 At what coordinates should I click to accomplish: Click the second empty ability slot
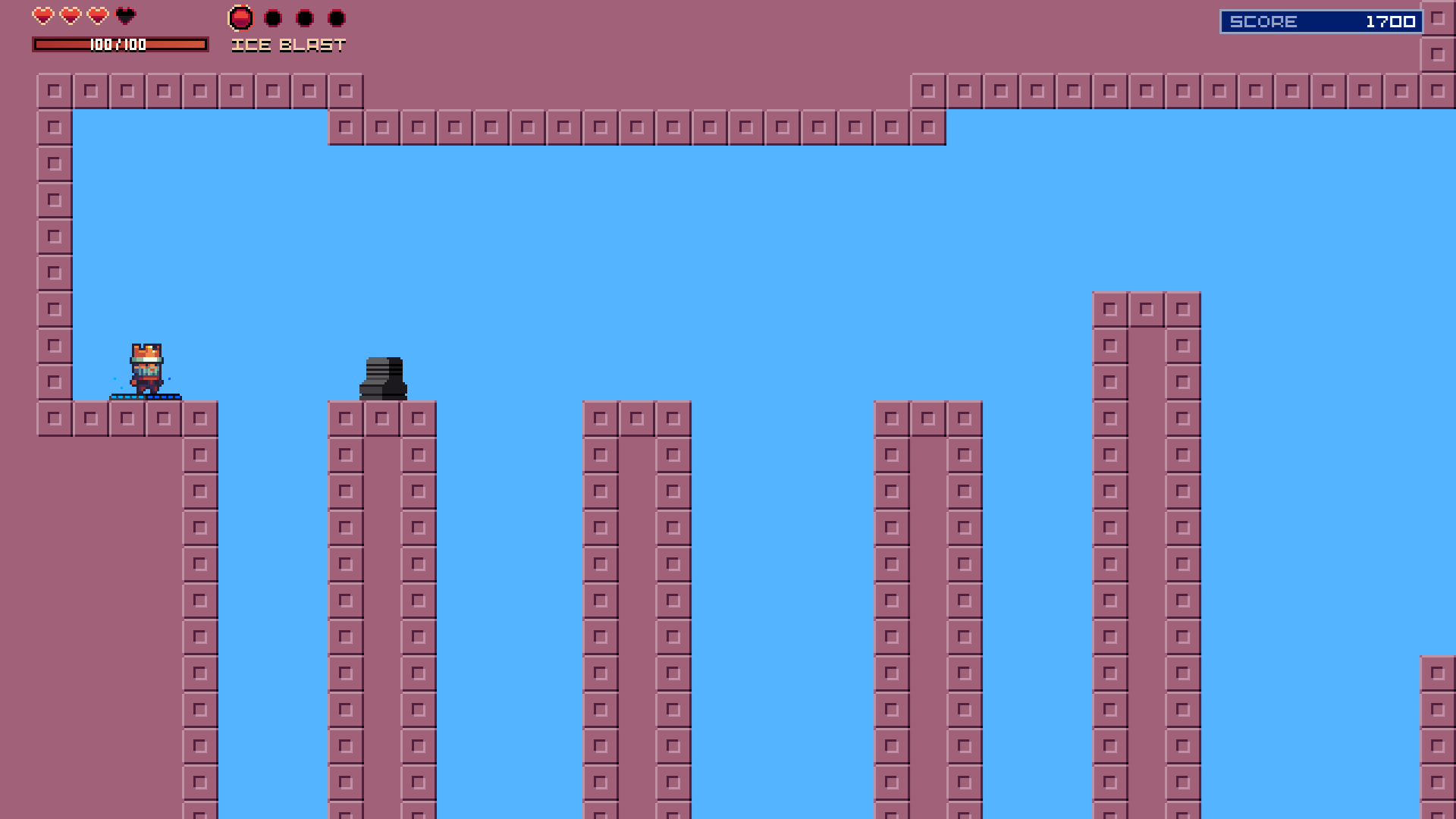click(x=303, y=17)
